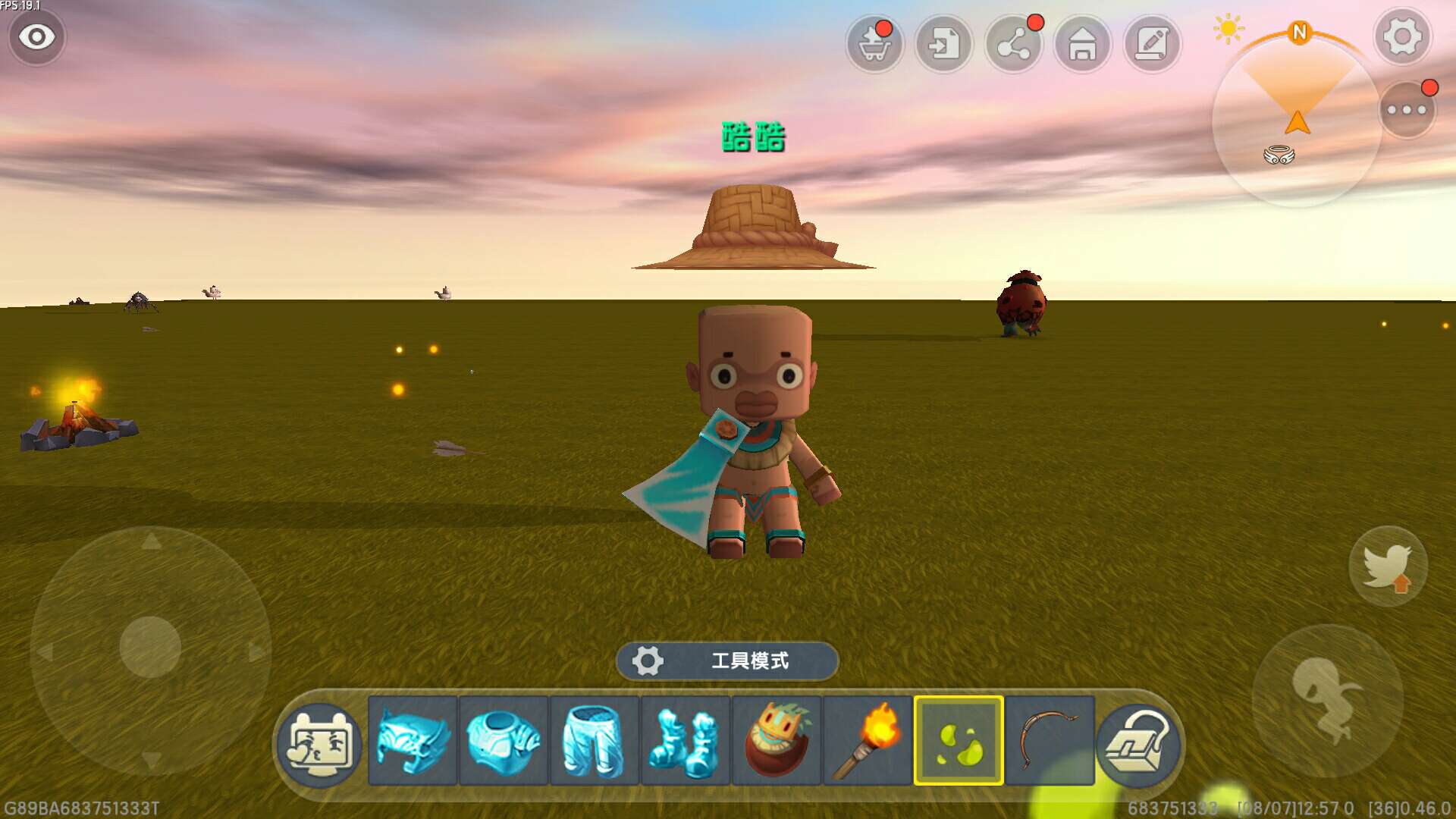Open the pet face emote button

point(319,745)
